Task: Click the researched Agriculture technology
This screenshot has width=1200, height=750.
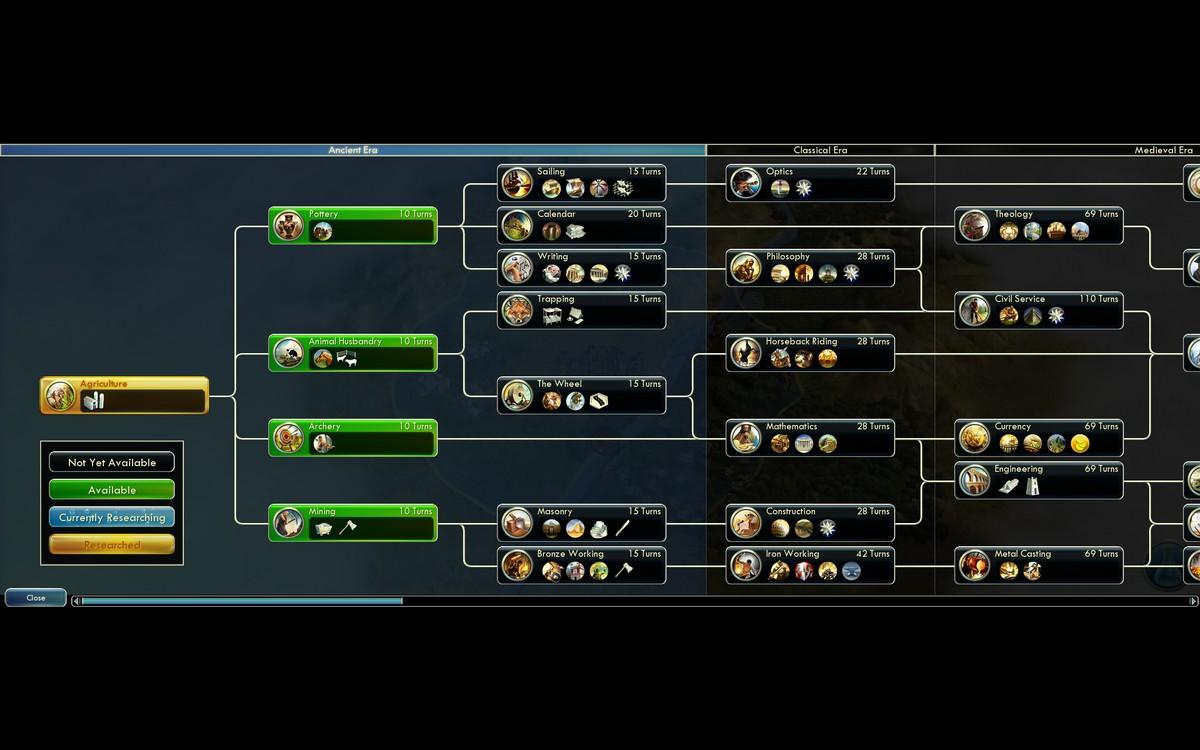Action: tap(124, 395)
